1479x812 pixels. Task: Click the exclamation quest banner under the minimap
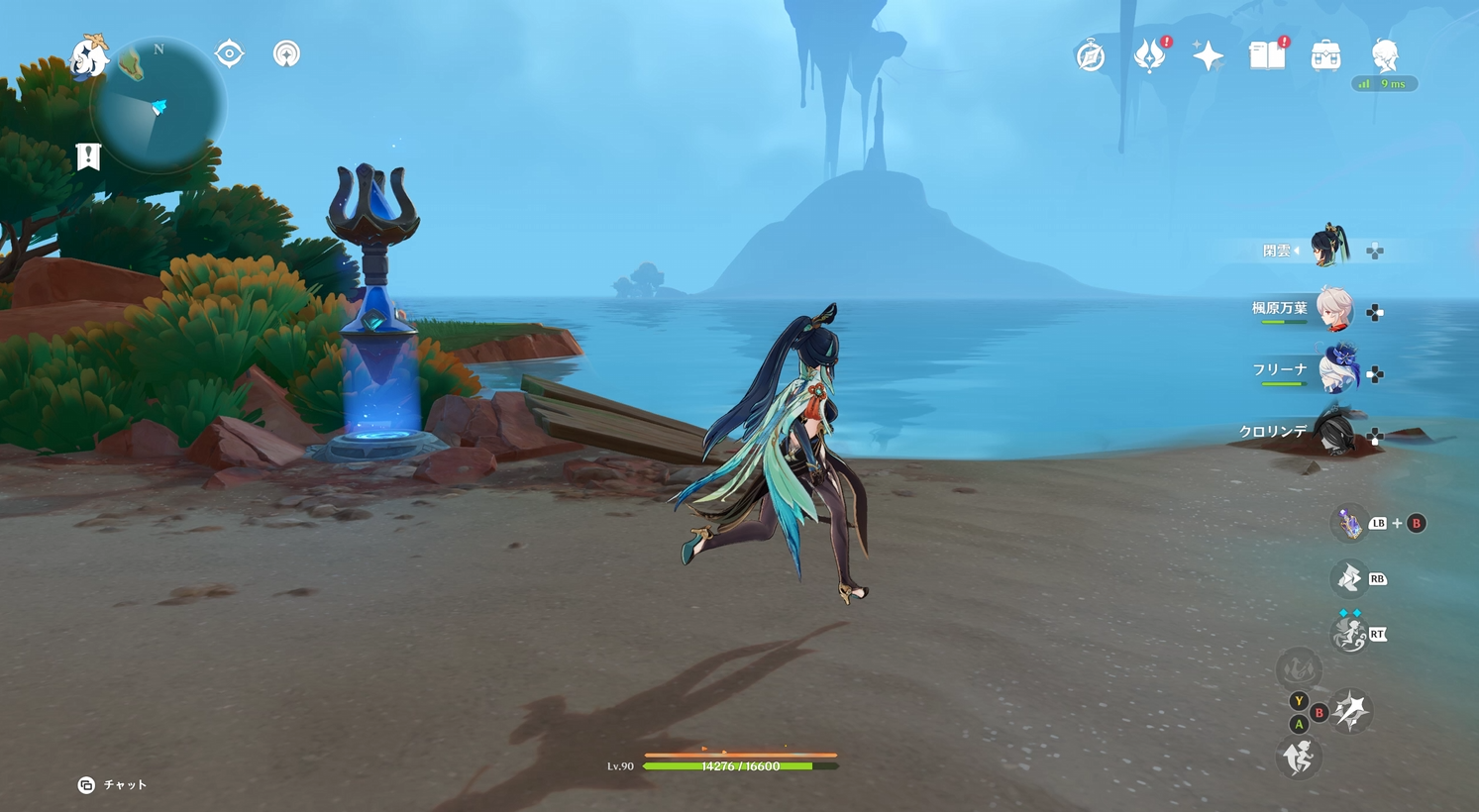click(89, 155)
